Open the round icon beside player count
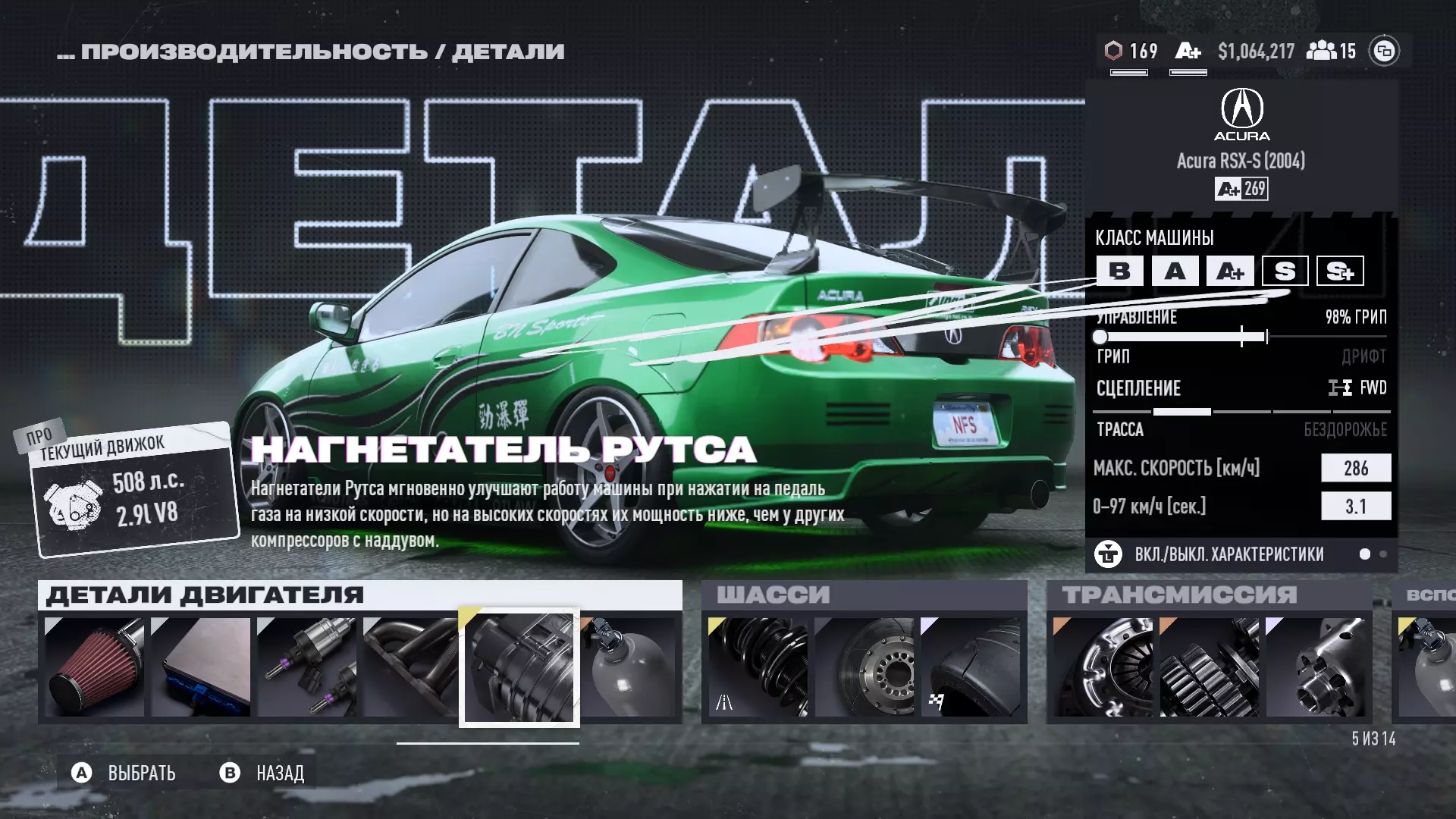1456x819 pixels. [x=1384, y=51]
